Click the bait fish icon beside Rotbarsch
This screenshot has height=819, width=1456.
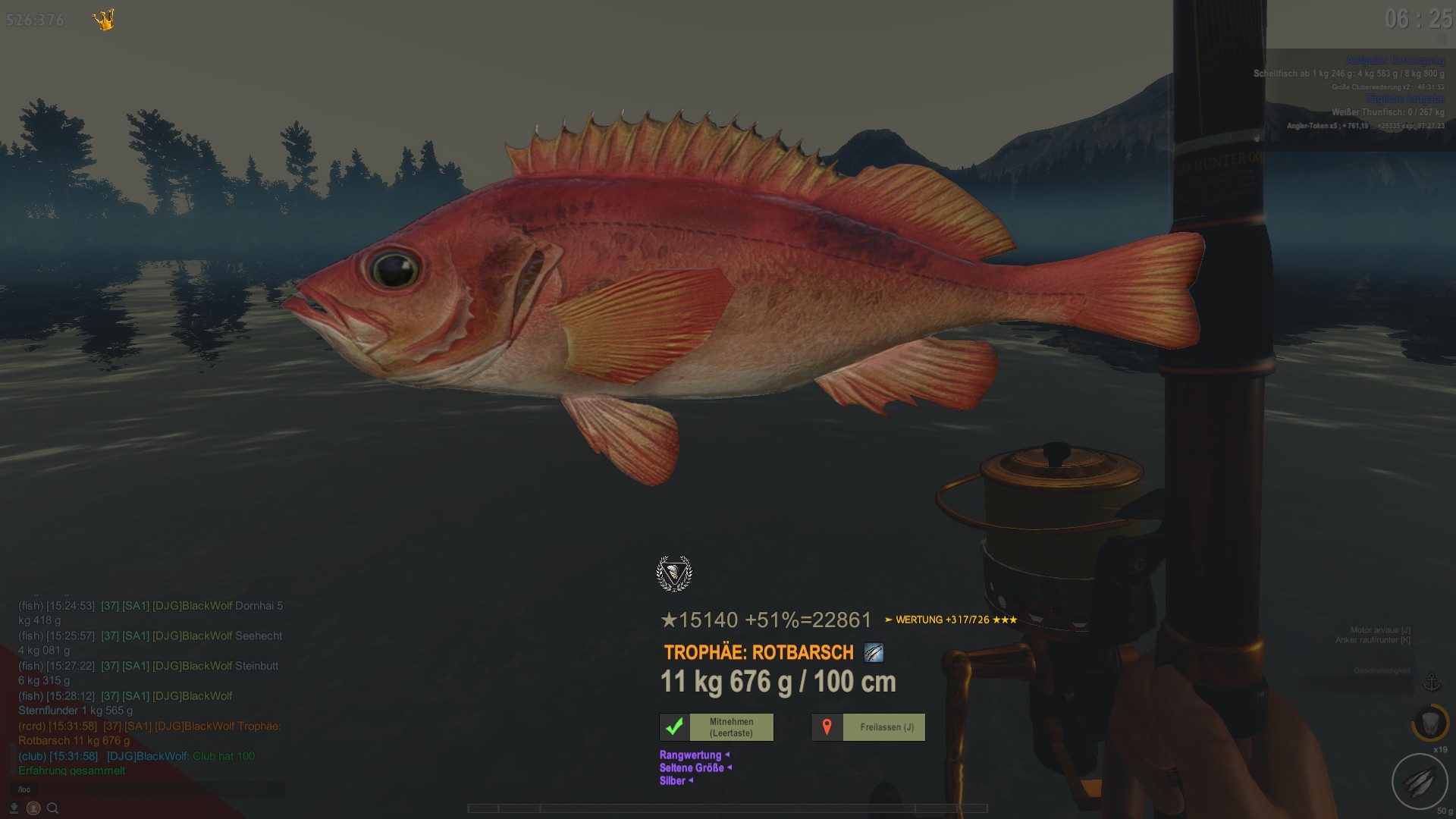coord(874,652)
